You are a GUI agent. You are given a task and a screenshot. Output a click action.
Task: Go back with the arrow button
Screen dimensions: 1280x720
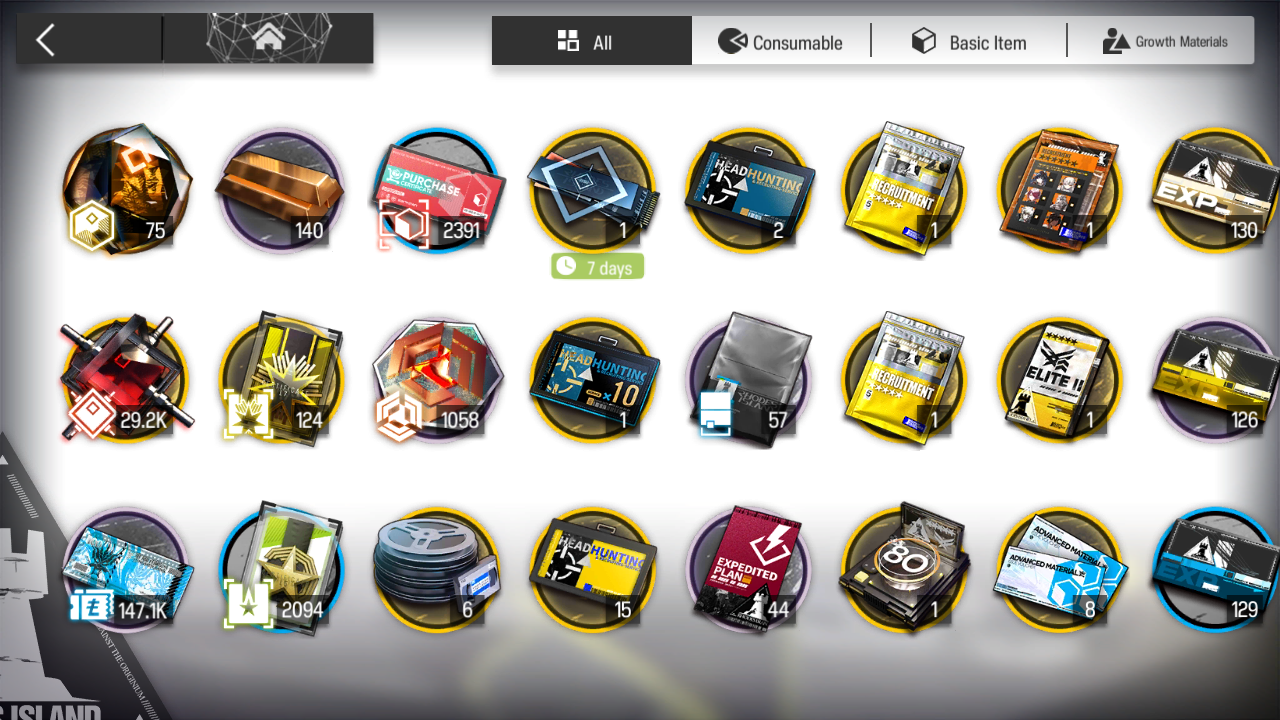tap(45, 40)
